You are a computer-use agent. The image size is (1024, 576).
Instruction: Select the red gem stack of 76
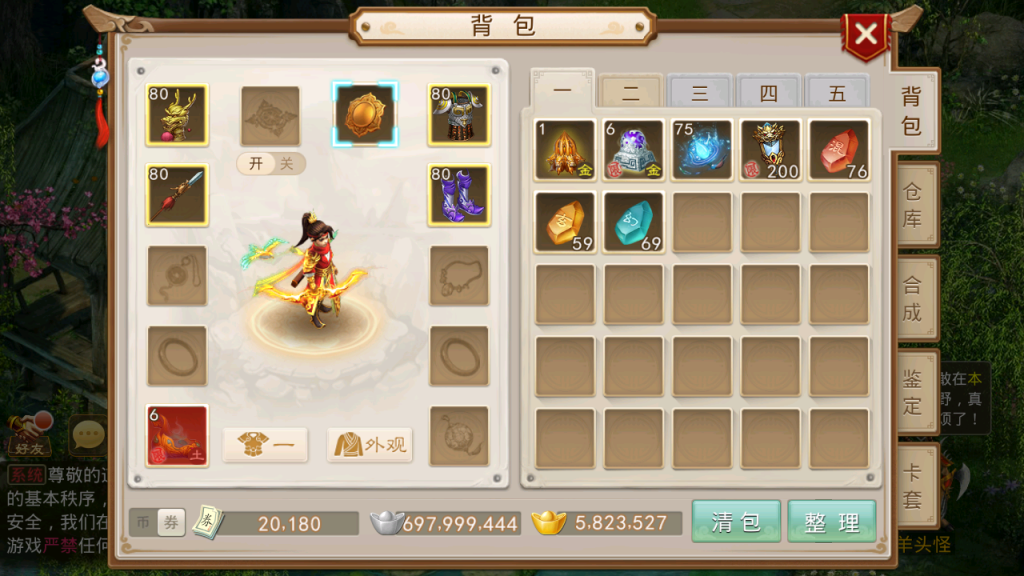(x=838, y=150)
